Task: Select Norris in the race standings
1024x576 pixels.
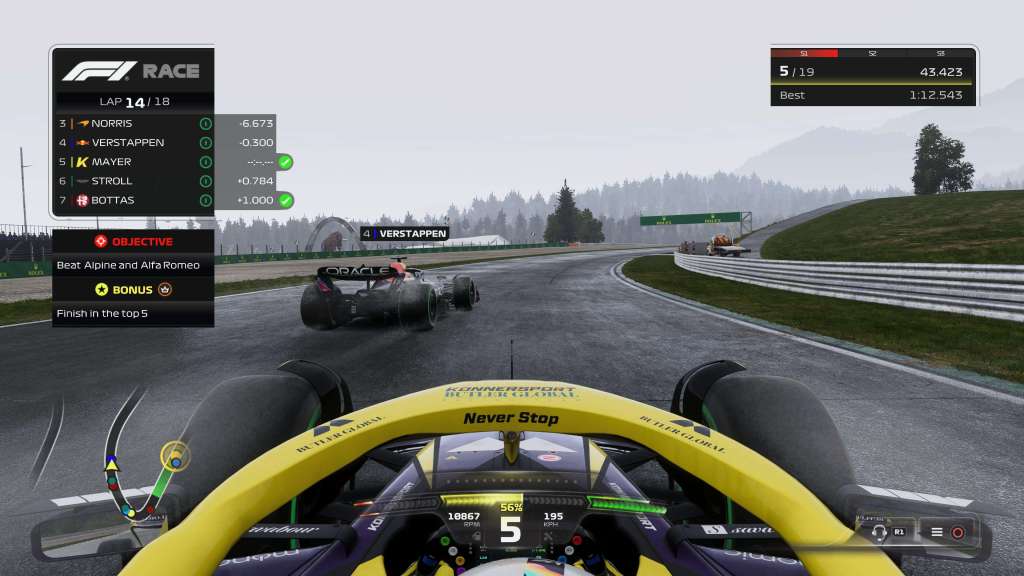Action: (110, 123)
